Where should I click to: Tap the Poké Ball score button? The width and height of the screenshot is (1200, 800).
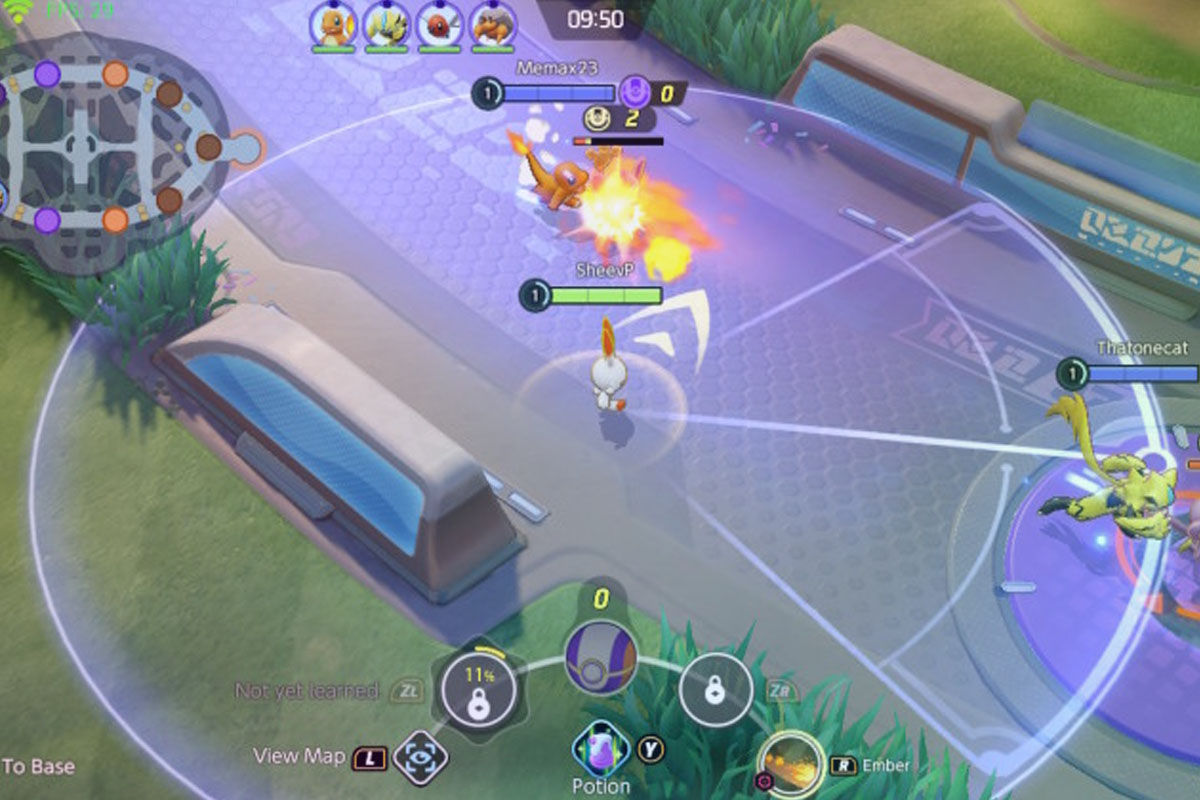pyautogui.click(x=601, y=658)
